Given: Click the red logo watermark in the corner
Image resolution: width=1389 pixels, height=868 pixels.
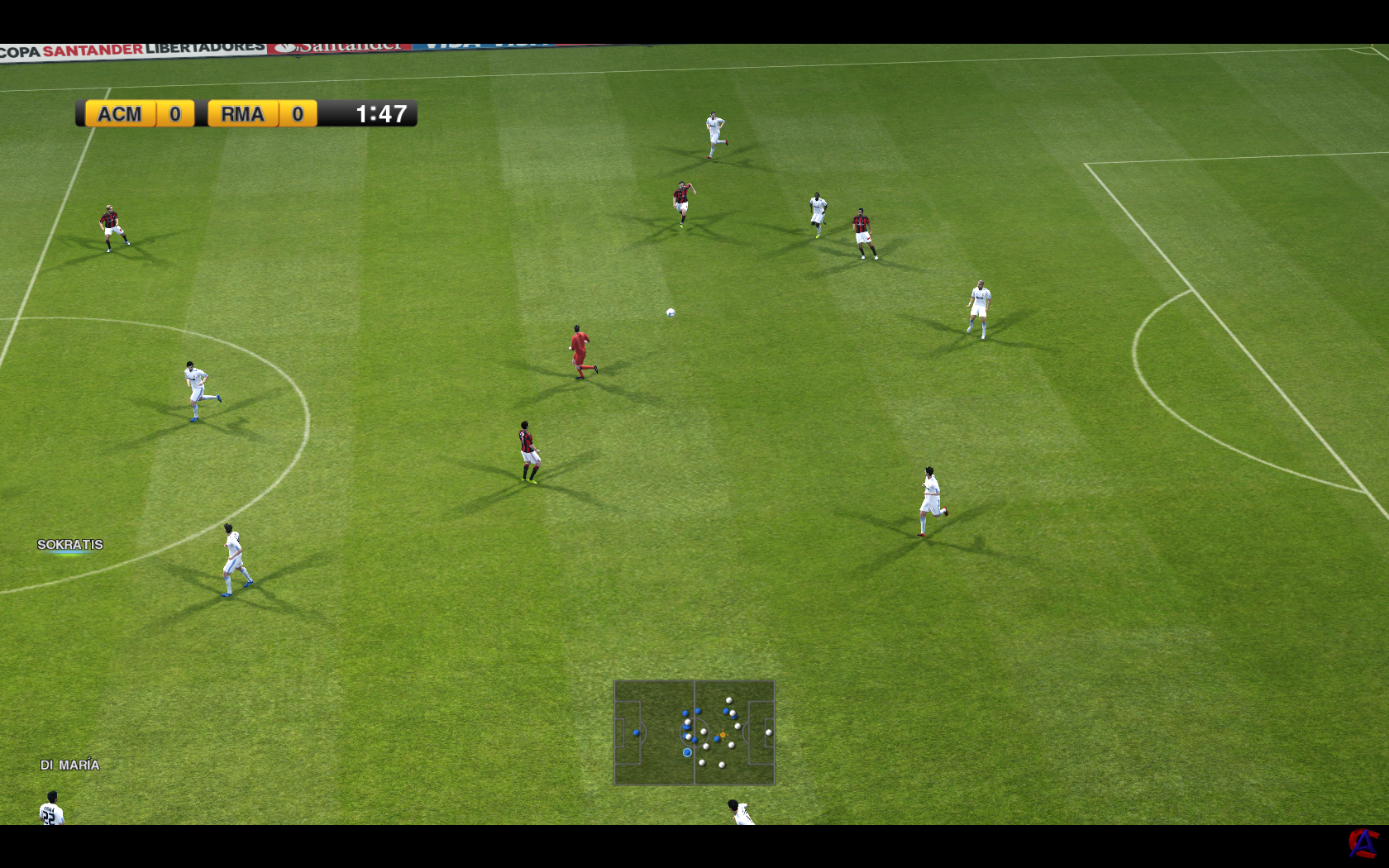Looking at the screenshot, I should pos(1363,843).
